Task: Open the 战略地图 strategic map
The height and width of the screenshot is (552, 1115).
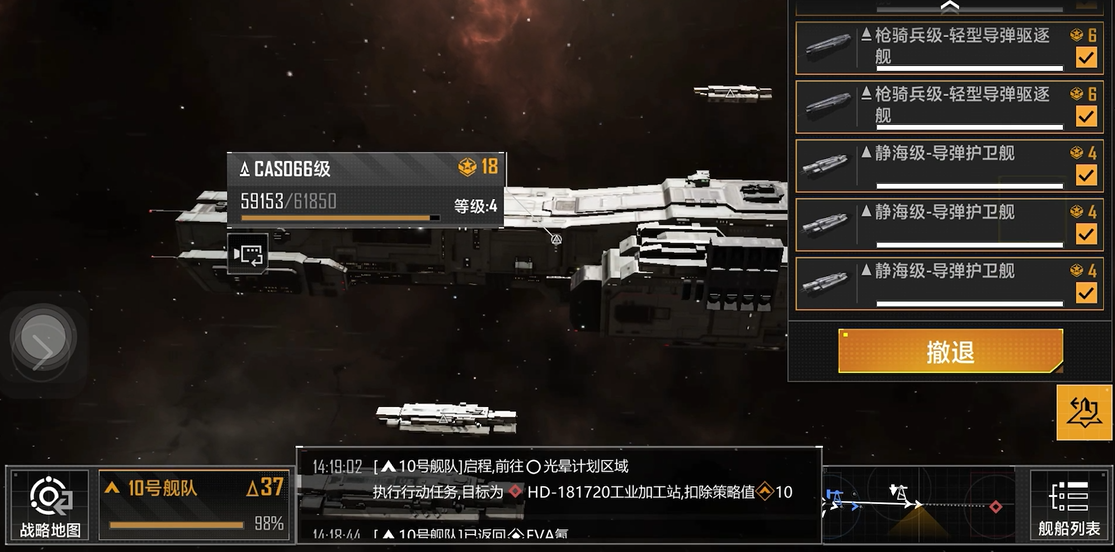Action: coord(49,506)
